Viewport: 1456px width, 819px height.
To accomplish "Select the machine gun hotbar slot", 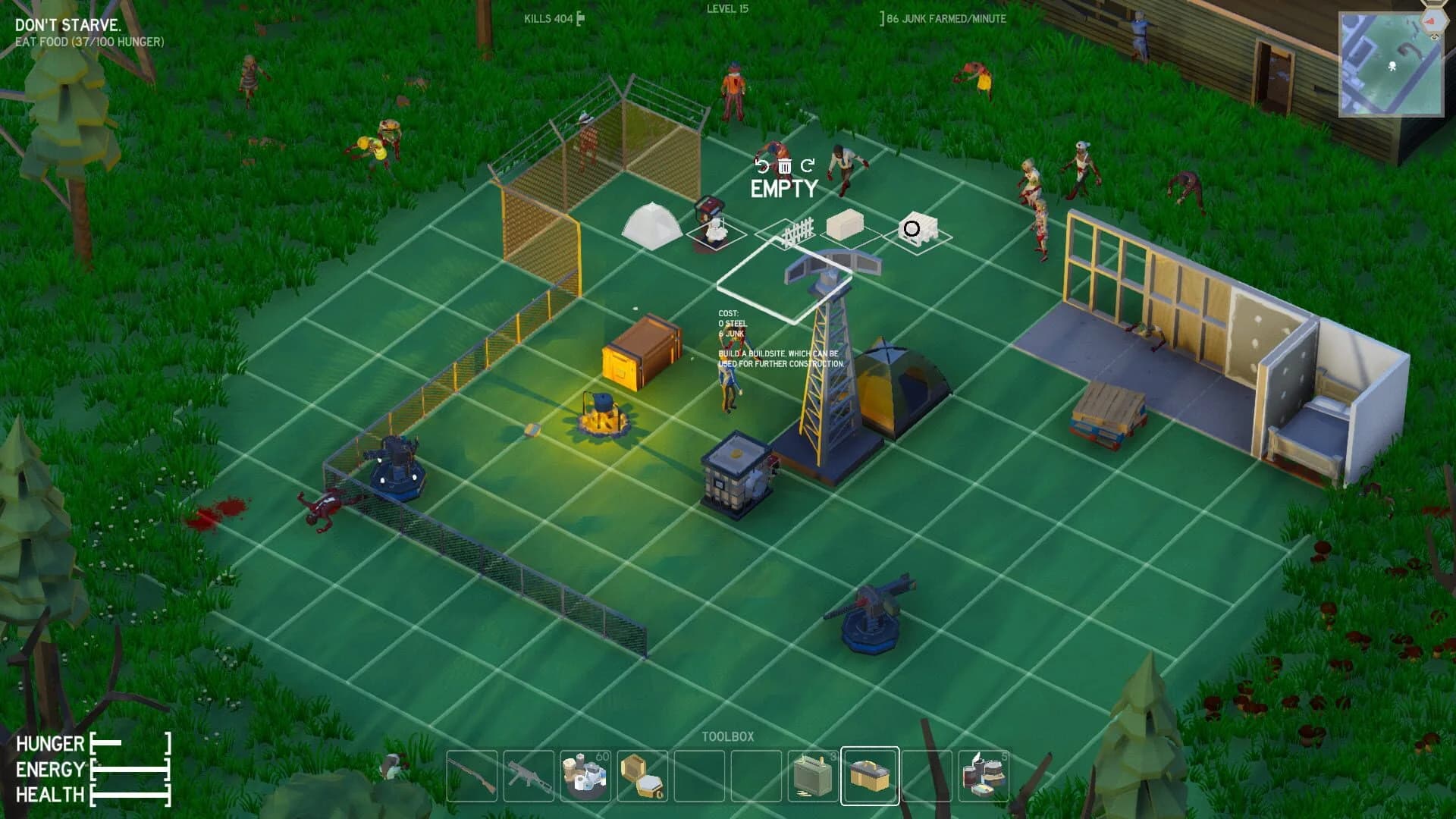I will [529, 775].
